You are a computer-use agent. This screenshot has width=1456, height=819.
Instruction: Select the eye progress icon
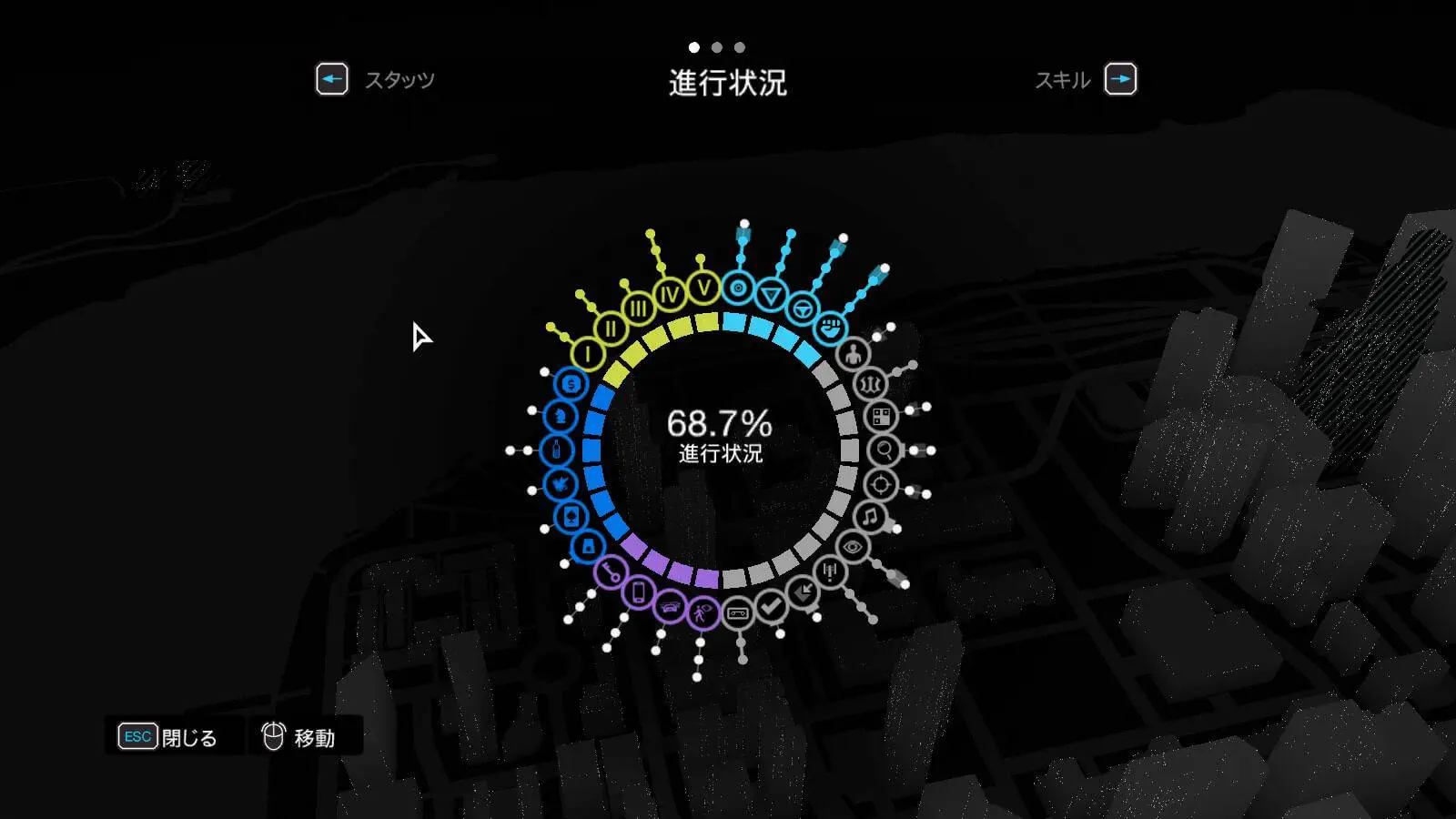[x=853, y=547]
